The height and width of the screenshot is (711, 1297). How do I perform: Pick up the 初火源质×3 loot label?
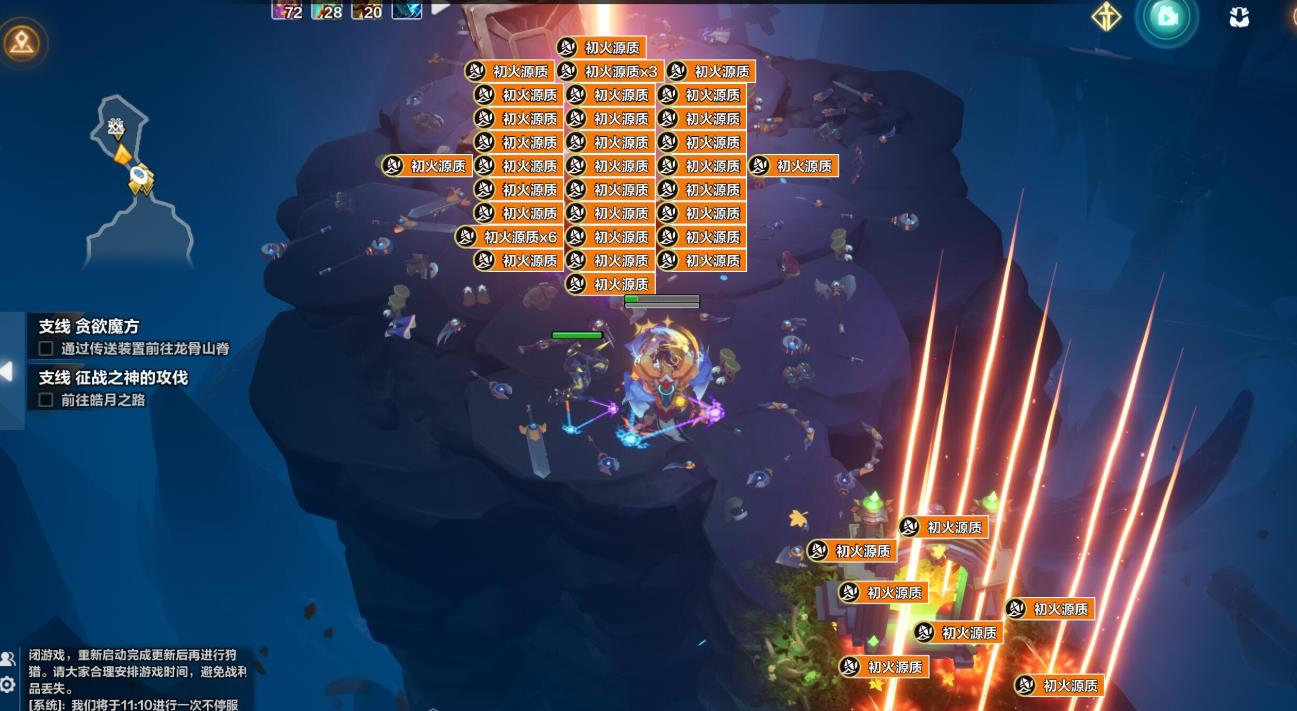[609, 71]
